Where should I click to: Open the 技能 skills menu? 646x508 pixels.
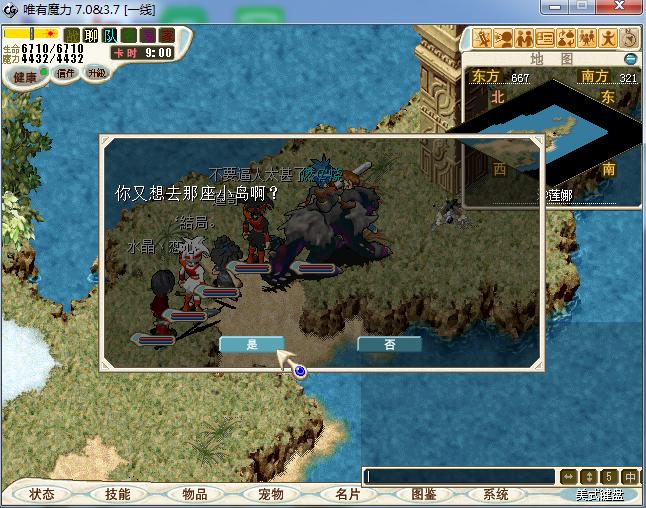118,494
